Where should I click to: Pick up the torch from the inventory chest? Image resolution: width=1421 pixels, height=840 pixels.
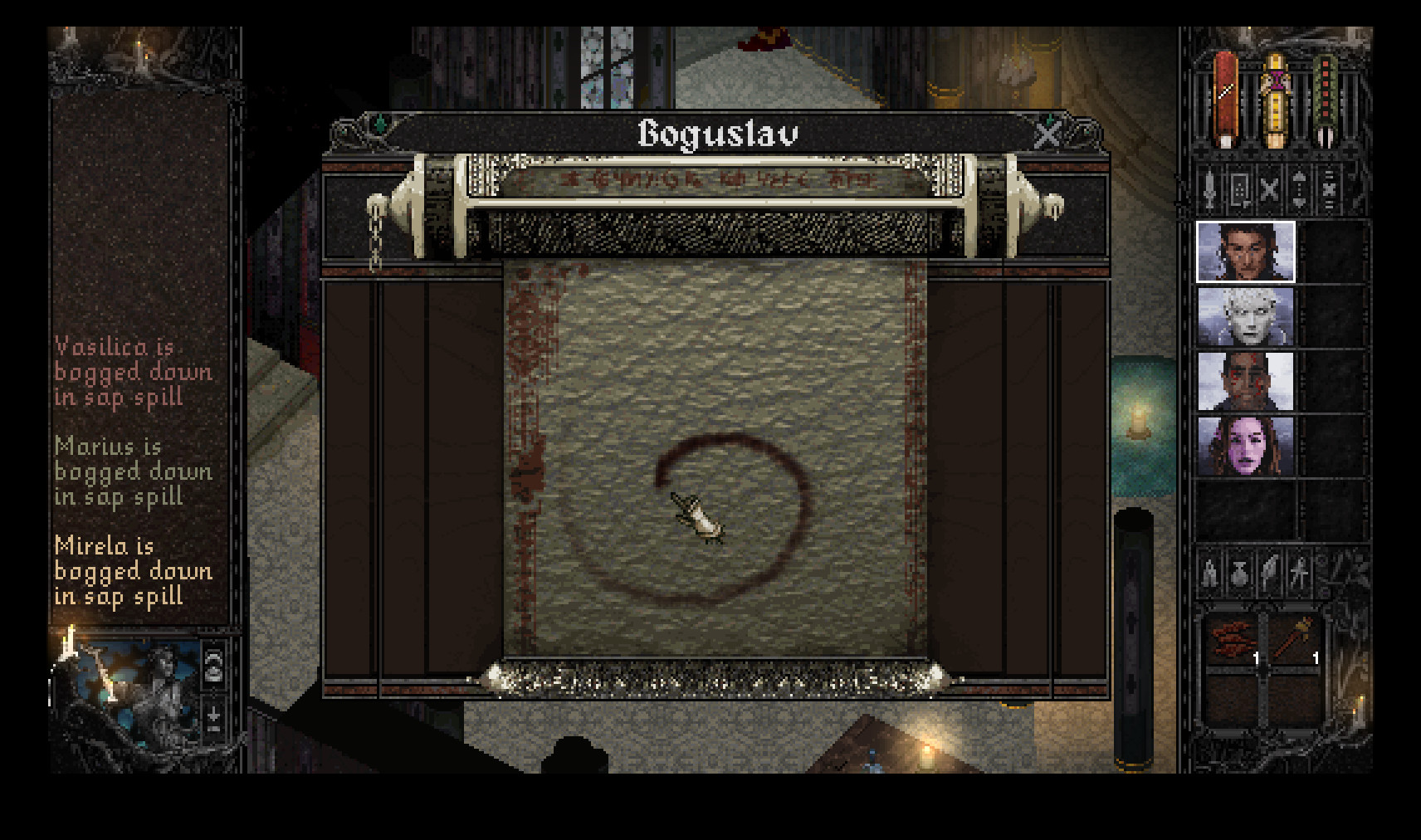[x=1293, y=636]
